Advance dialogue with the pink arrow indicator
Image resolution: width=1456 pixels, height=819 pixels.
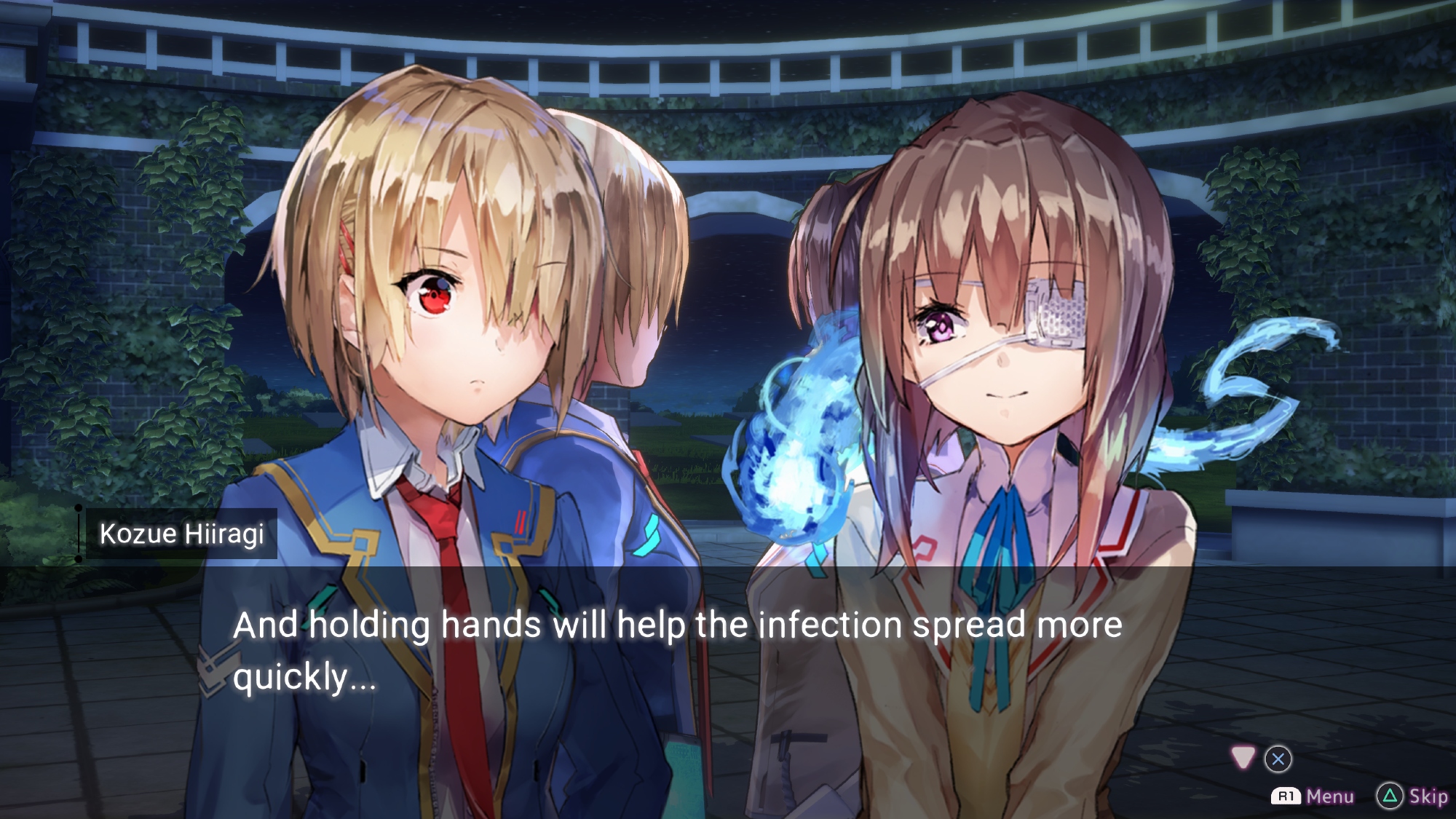coord(1243,758)
